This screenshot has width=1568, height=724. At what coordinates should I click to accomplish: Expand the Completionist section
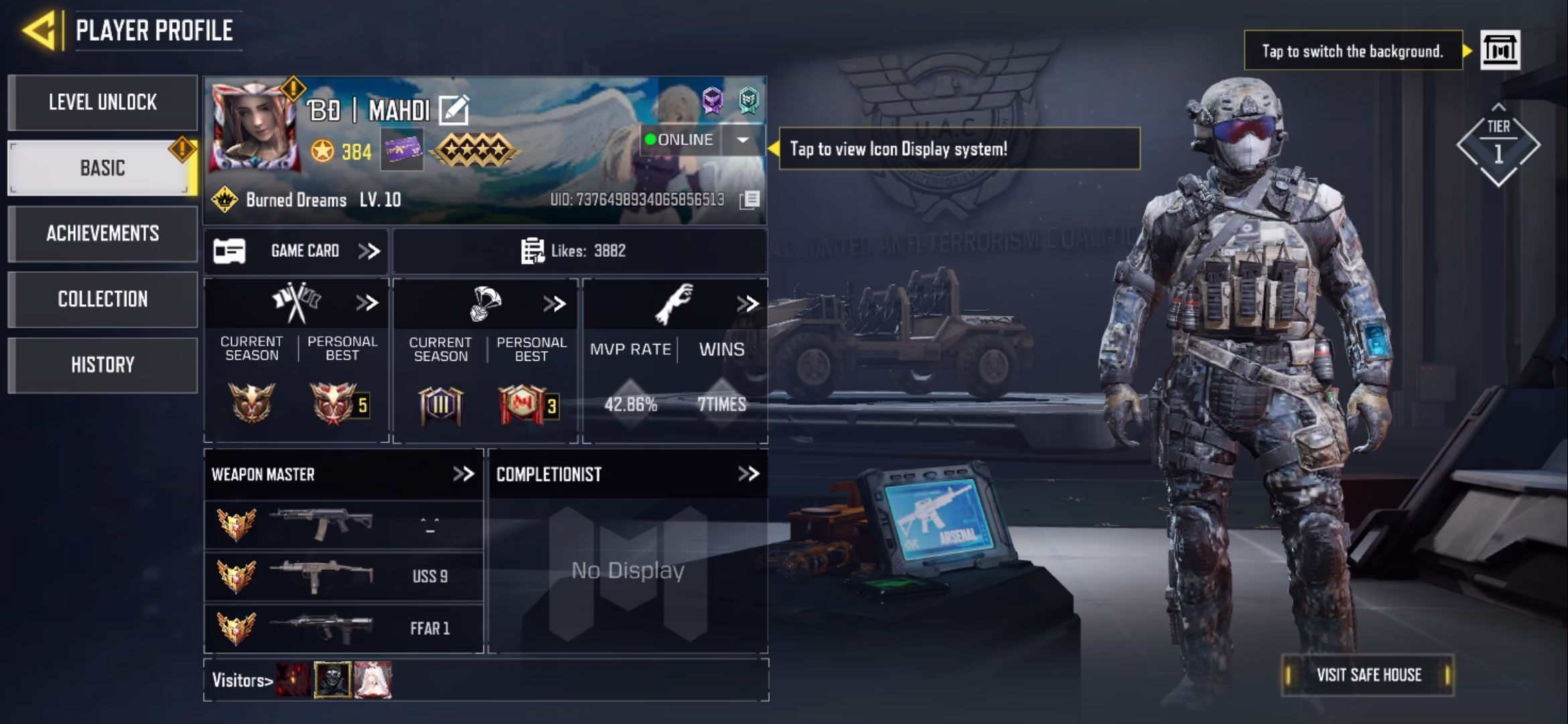pos(748,475)
